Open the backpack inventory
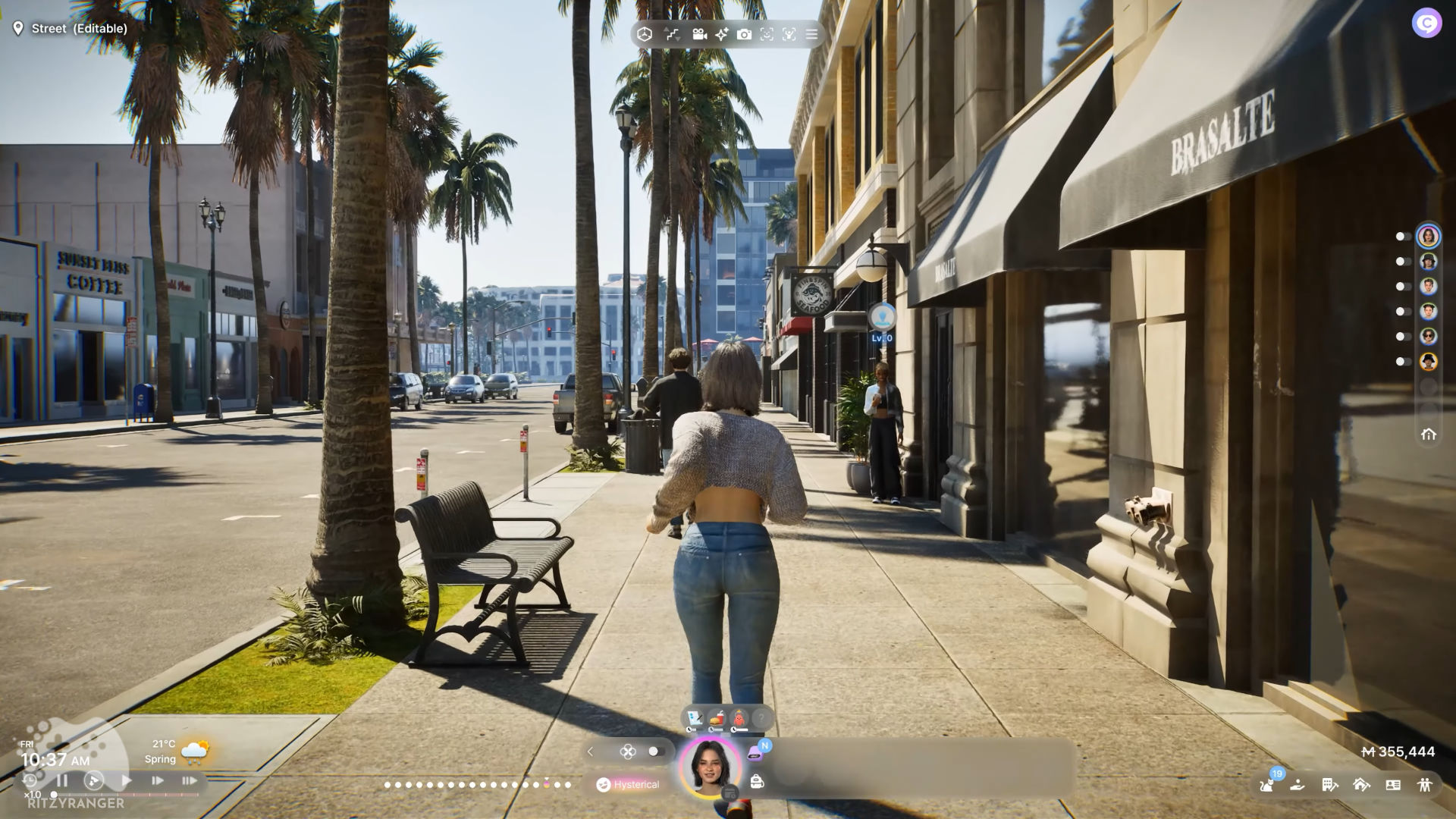The height and width of the screenshot is (819, 1456). point(756,781)
